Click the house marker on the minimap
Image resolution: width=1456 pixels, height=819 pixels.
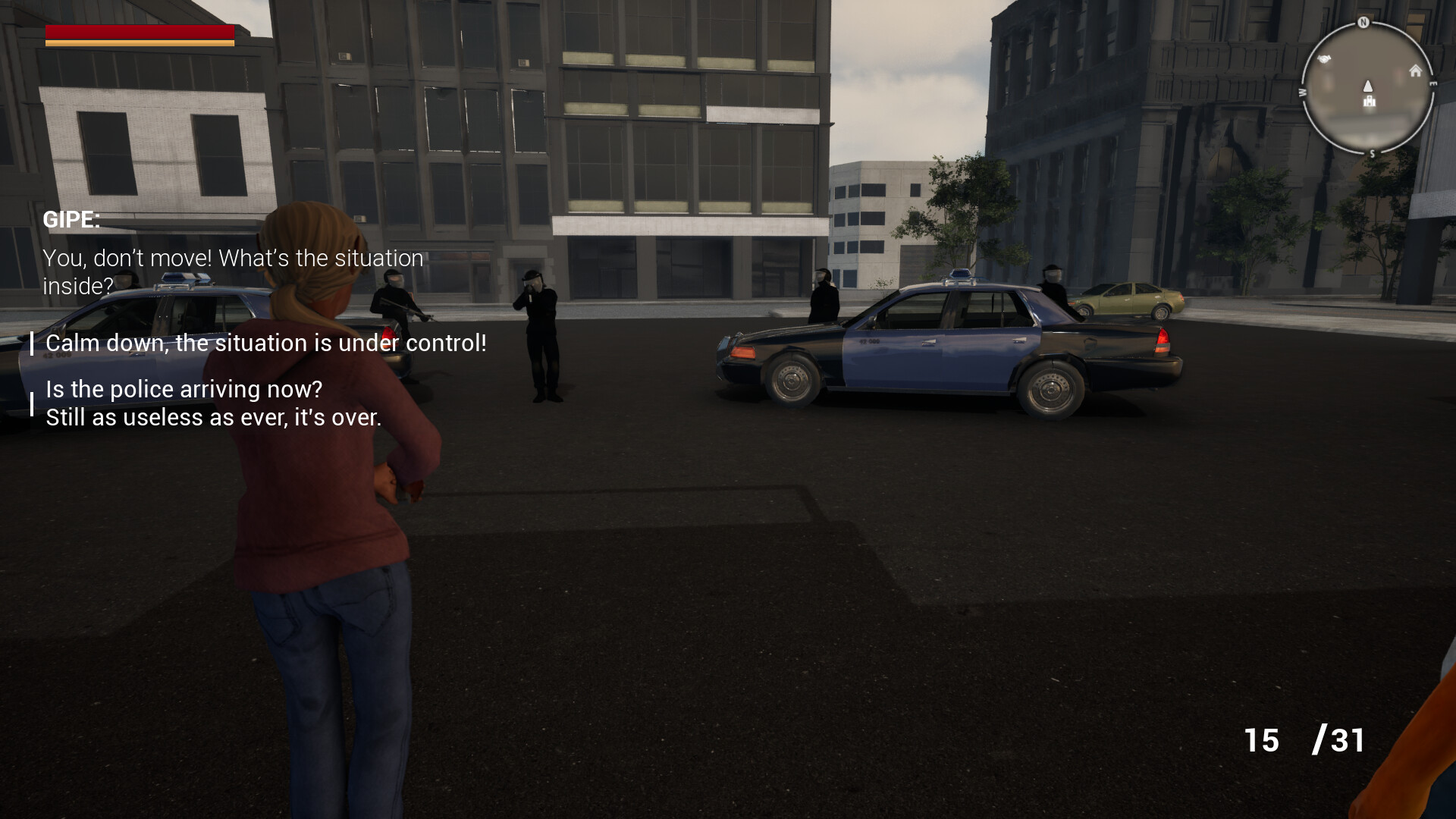(x=1415, y=71)
